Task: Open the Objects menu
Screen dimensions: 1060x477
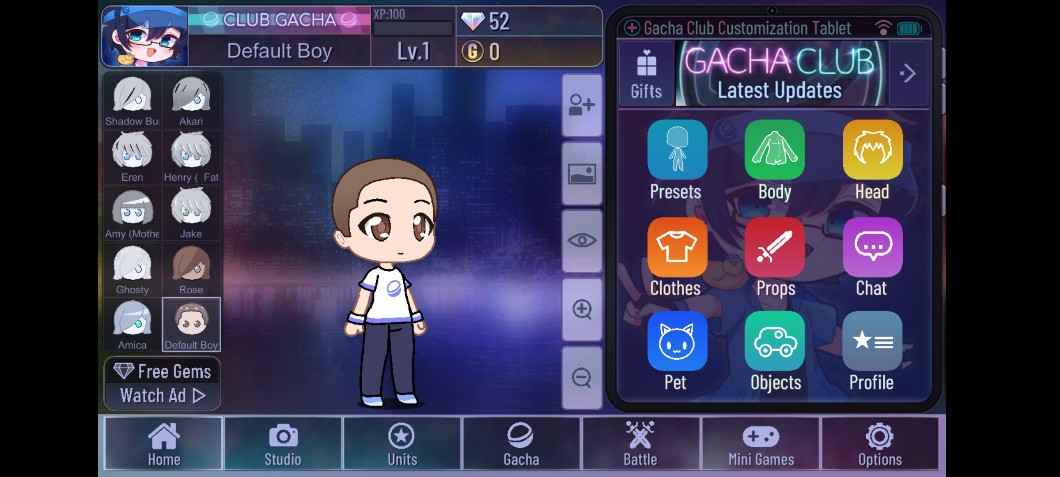Action: (774, 350)
